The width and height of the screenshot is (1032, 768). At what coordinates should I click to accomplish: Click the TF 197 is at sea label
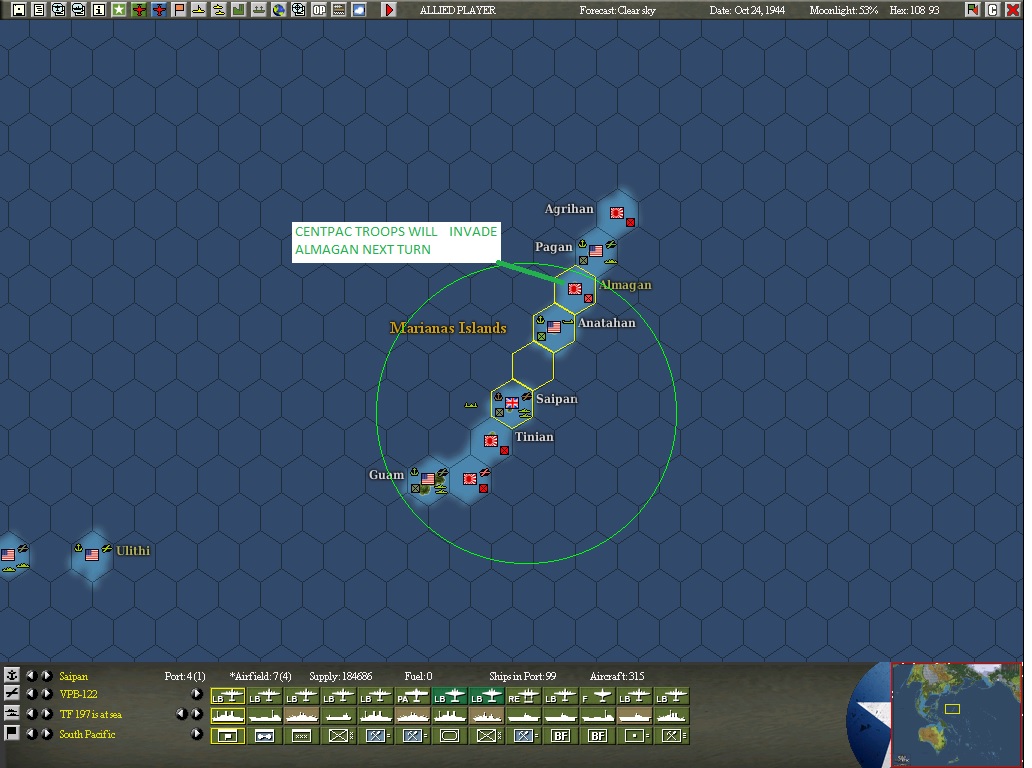tap(90, 714)
